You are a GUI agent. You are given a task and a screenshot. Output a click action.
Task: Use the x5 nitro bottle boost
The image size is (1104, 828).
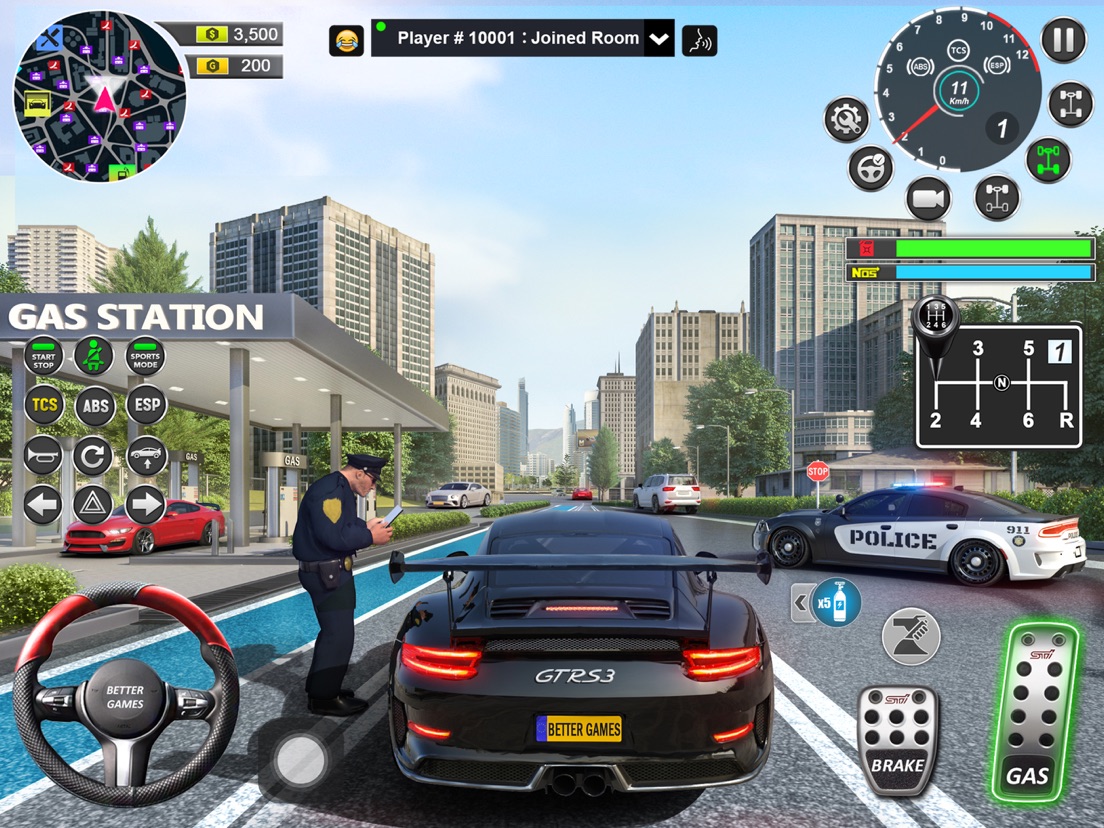(x=835, y=602)
